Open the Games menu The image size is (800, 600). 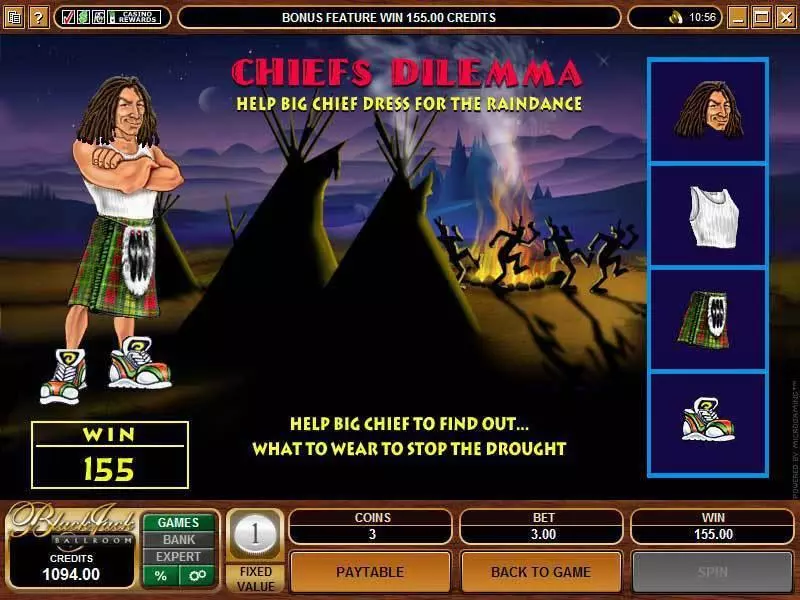click(178, 522)
